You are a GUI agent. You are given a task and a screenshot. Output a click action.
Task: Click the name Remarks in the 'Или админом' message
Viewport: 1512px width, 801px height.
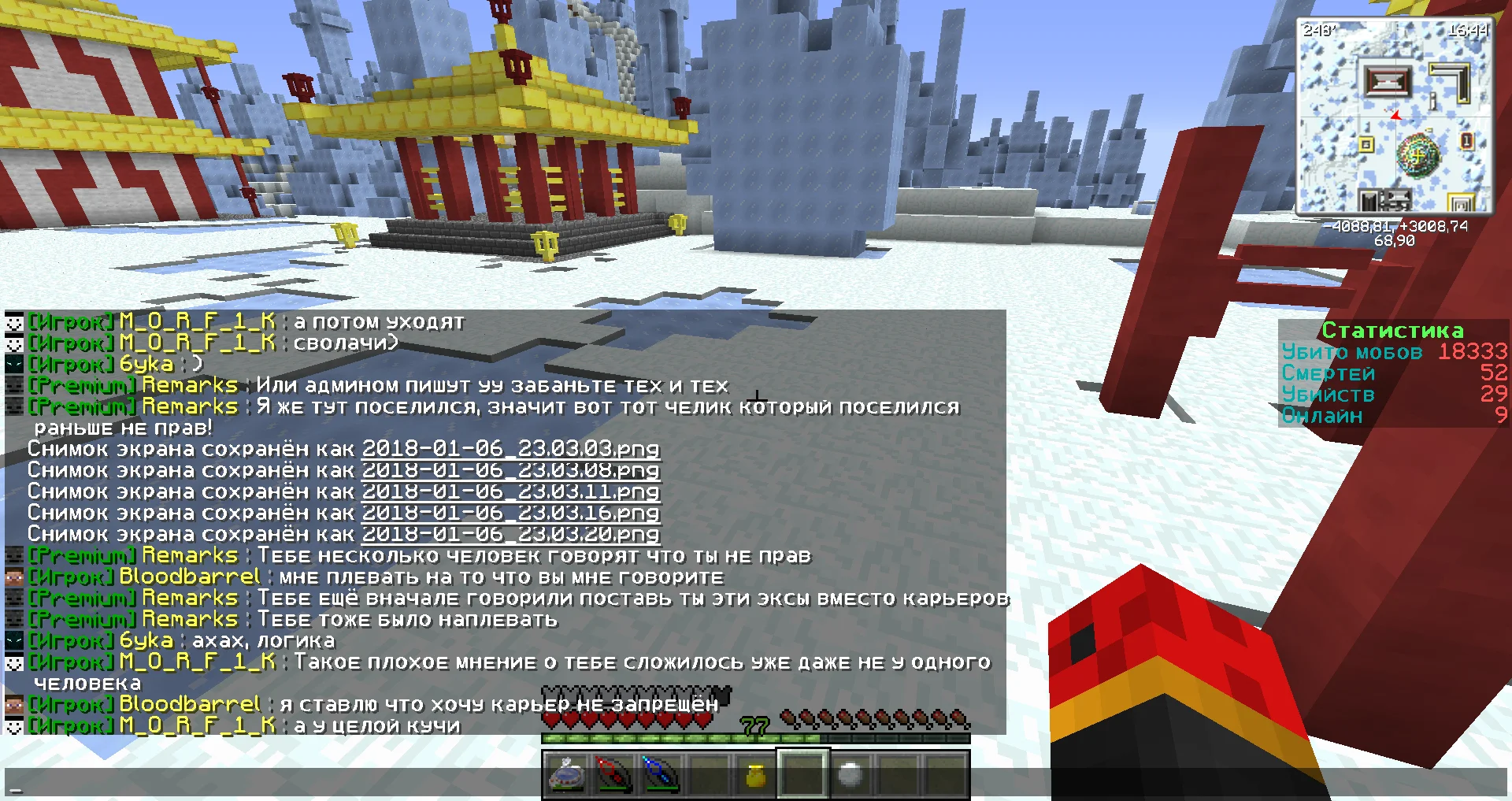point(190,386)
